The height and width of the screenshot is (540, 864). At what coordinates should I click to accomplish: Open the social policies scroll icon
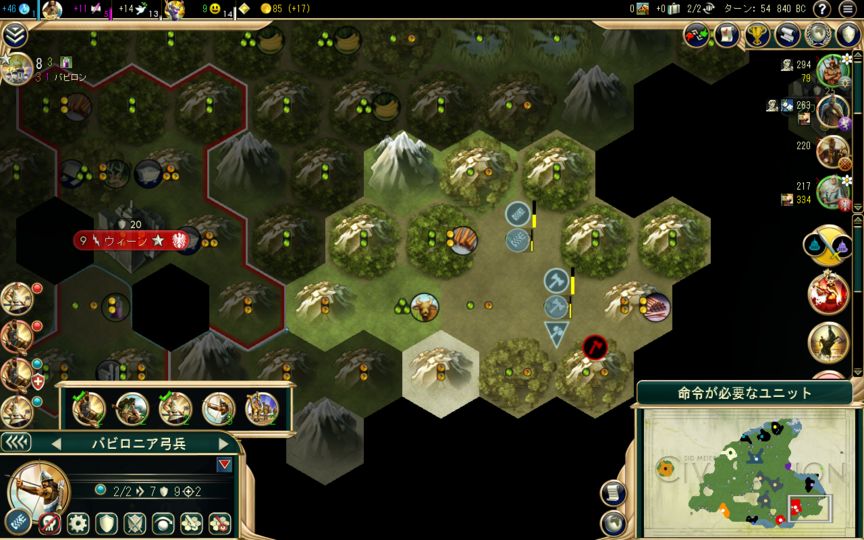(x=789, y=35)
